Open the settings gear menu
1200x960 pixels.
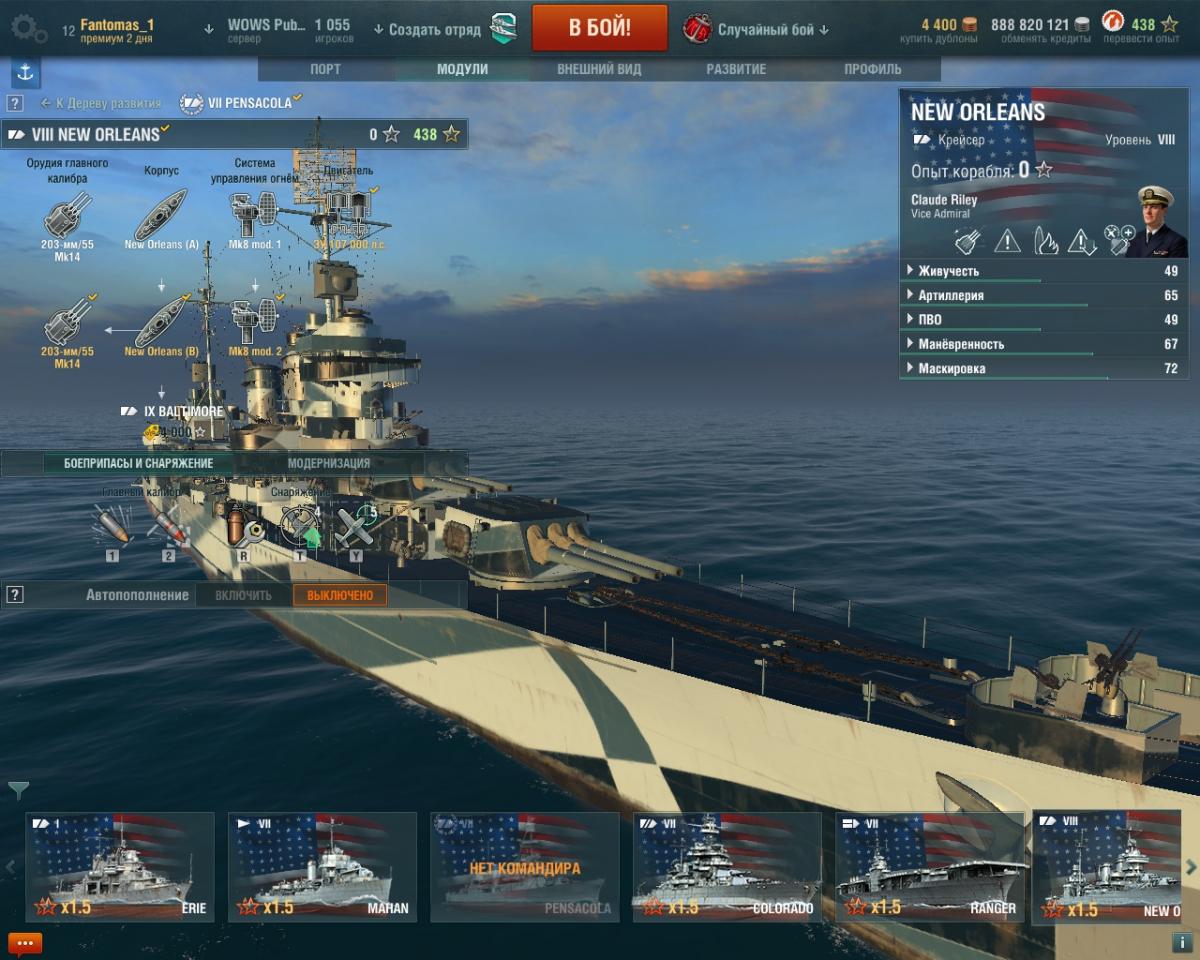(27, 28)
